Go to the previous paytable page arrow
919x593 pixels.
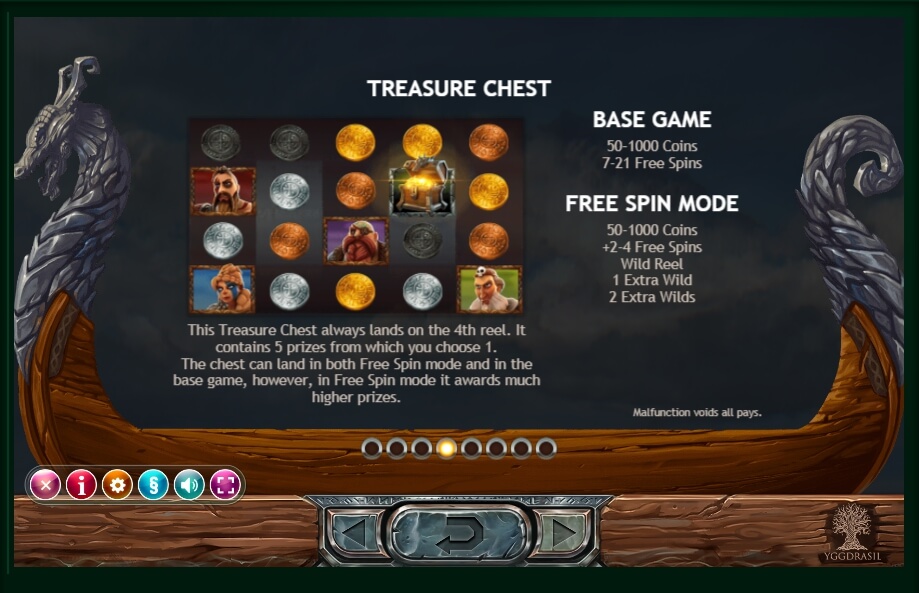tap(352, 532)
